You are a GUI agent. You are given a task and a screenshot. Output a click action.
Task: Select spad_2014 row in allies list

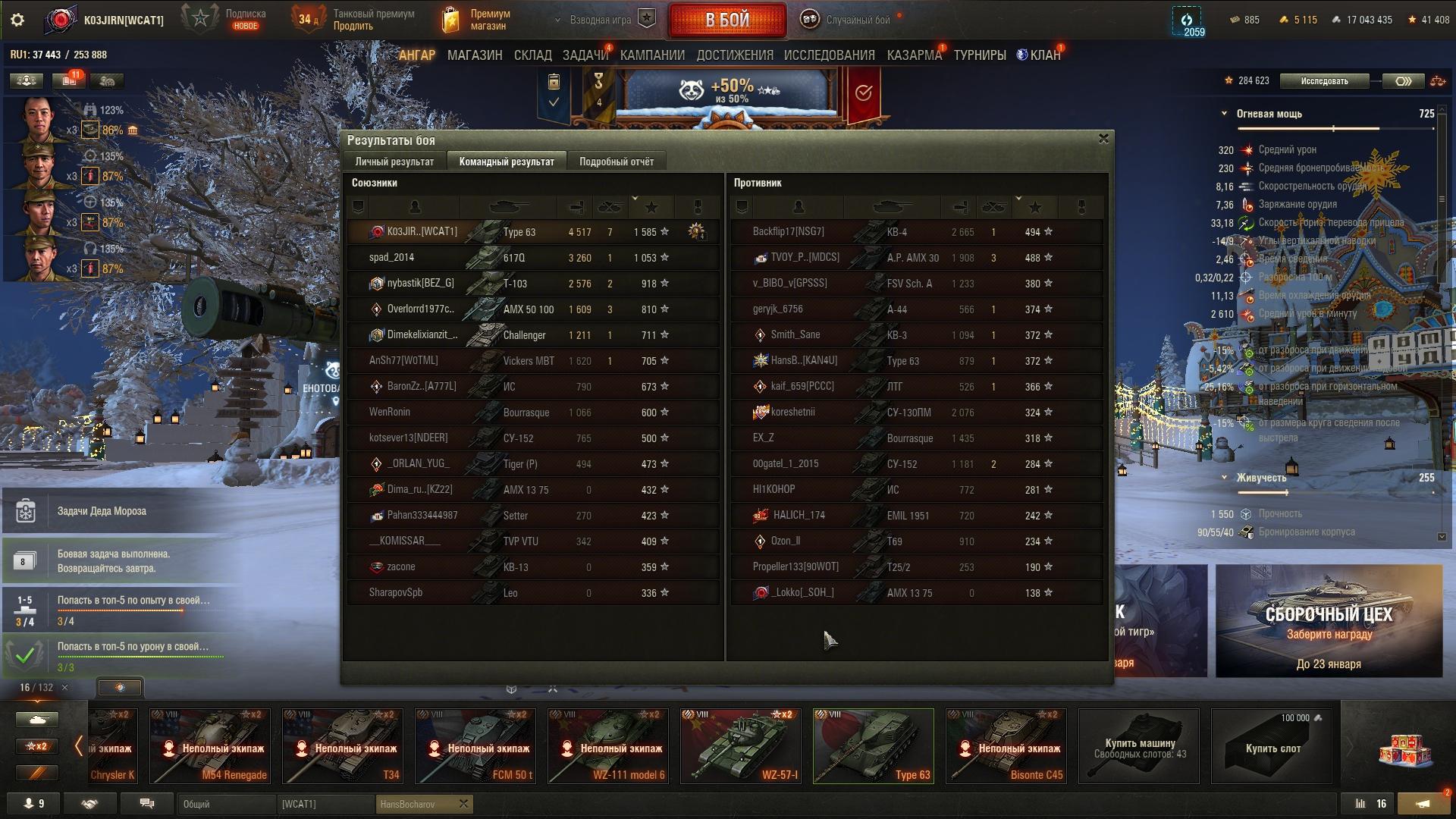[532, 258]
